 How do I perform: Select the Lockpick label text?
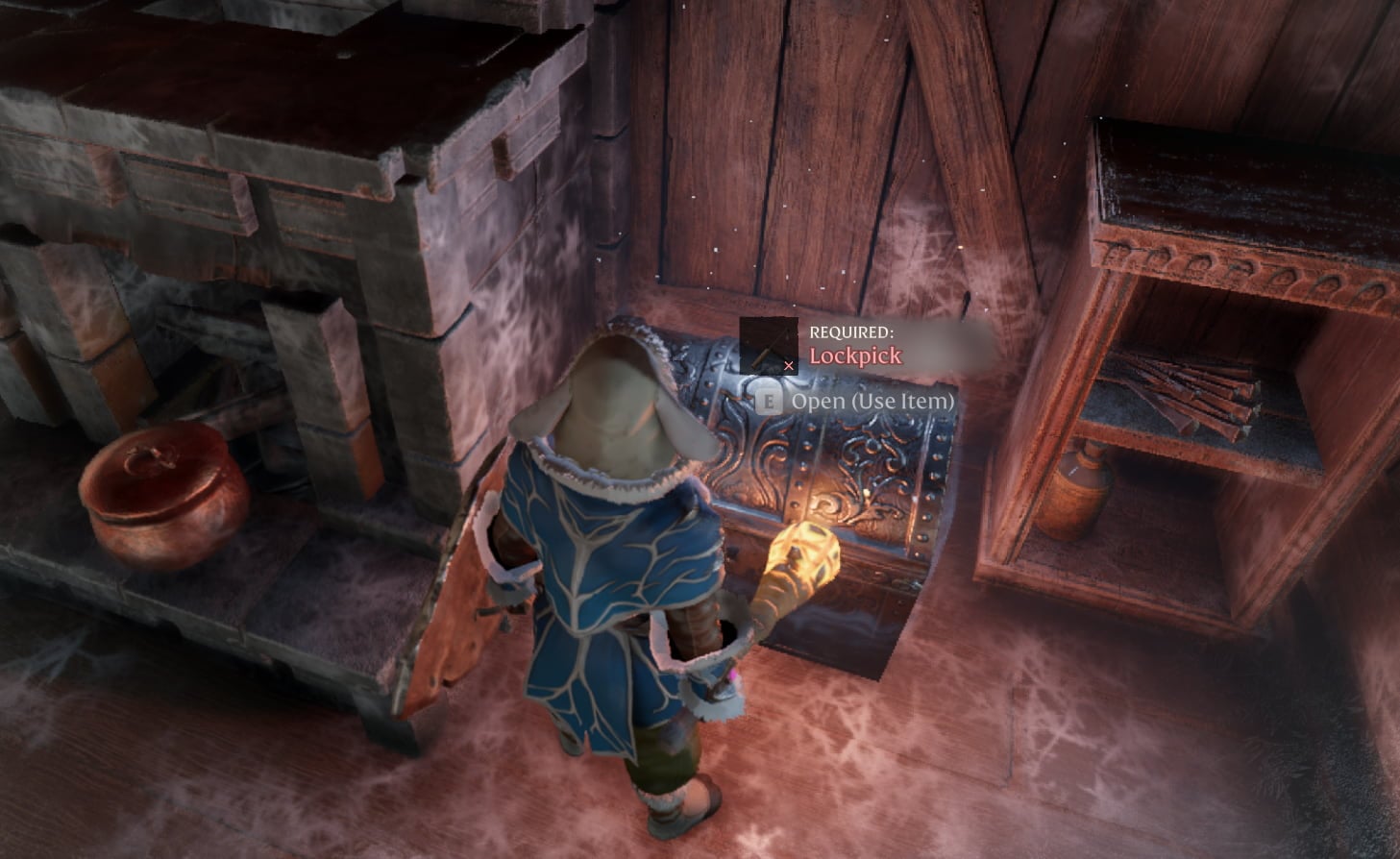(x=855, y=356)
